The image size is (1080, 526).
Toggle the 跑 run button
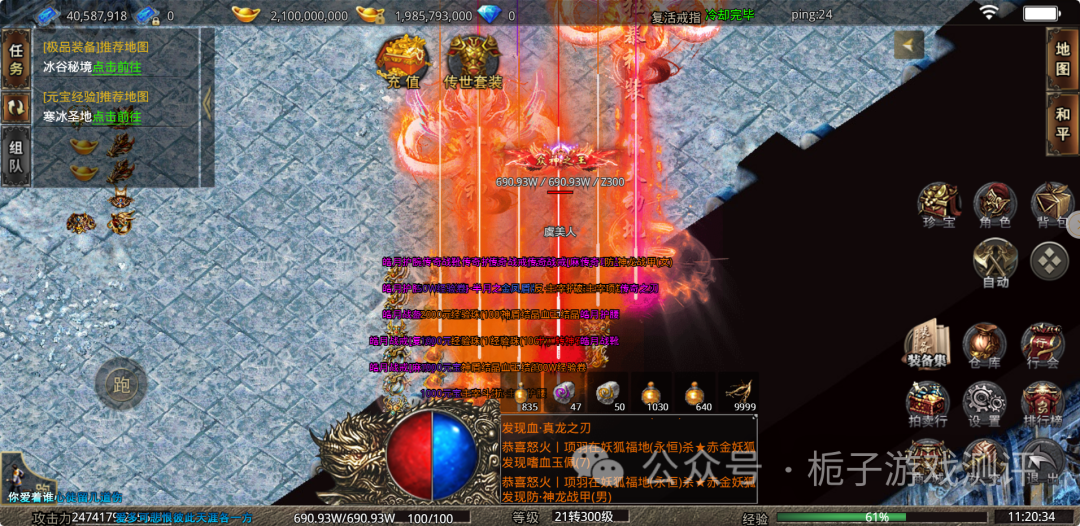pos(122,383)
